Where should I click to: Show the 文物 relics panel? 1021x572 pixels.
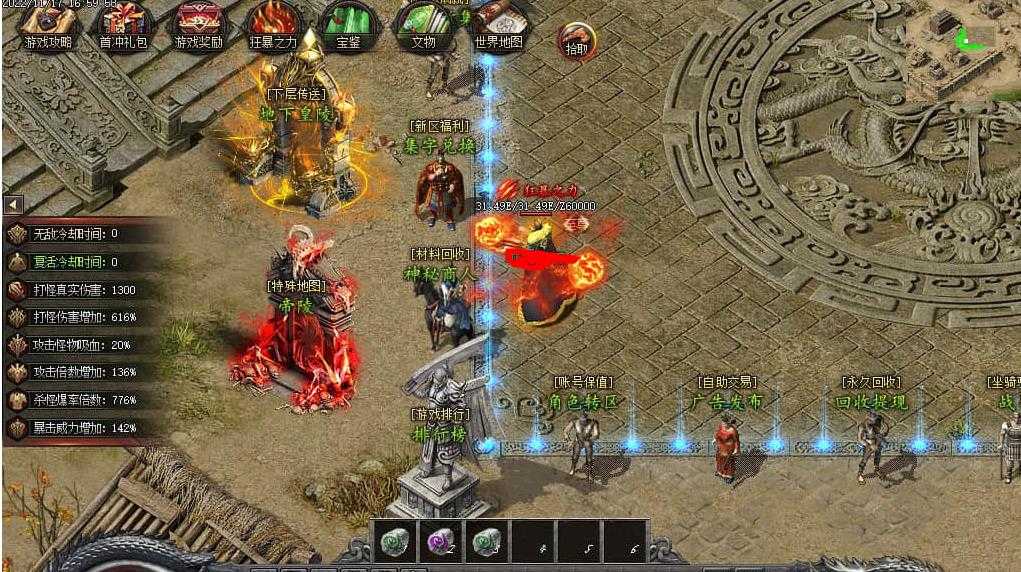pos(424,25)
